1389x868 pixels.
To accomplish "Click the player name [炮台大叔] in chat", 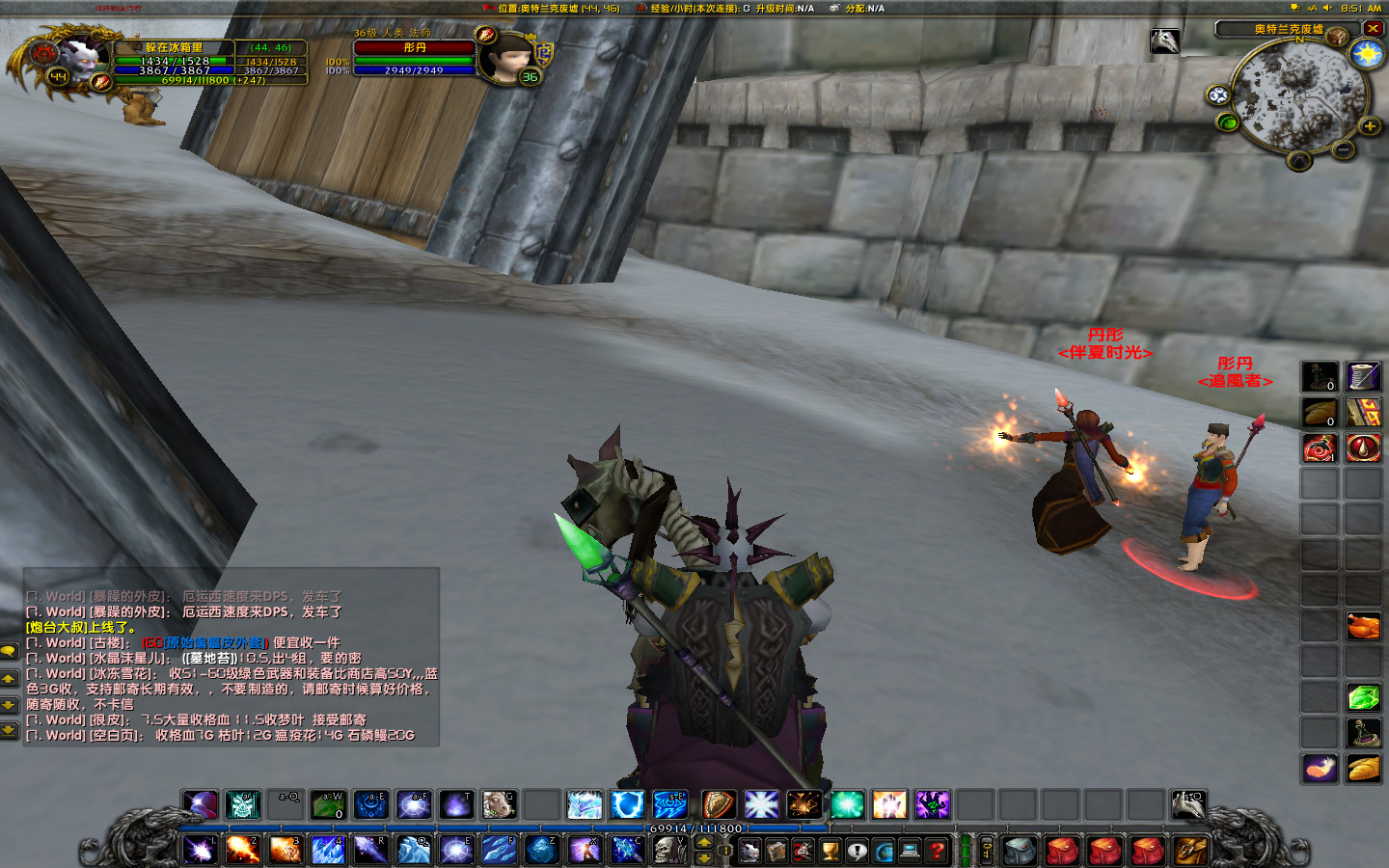I will pos(53,627).
